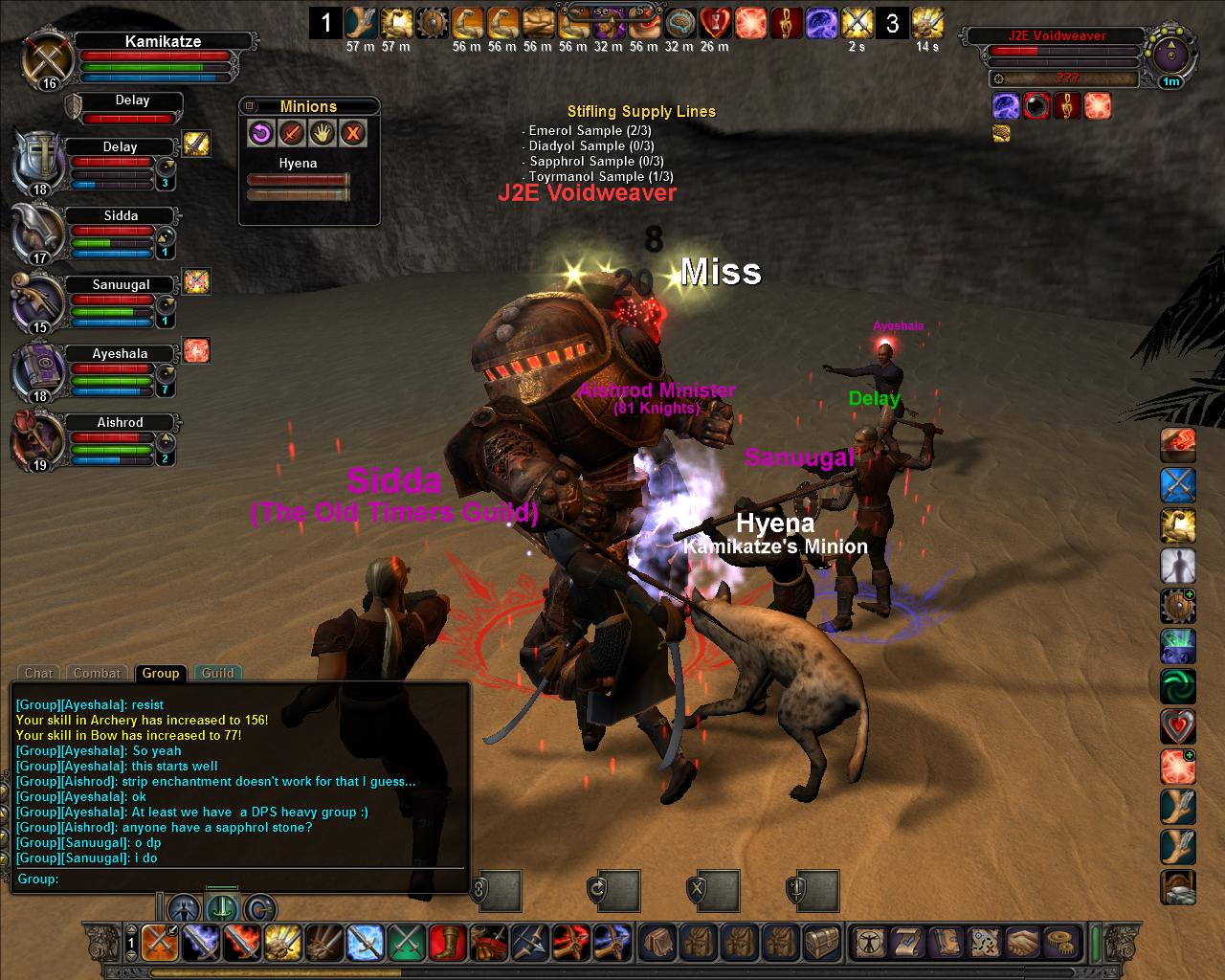The image size is (1225, 980).
Task: Open the Combat log tab
Action: [97, 673]
